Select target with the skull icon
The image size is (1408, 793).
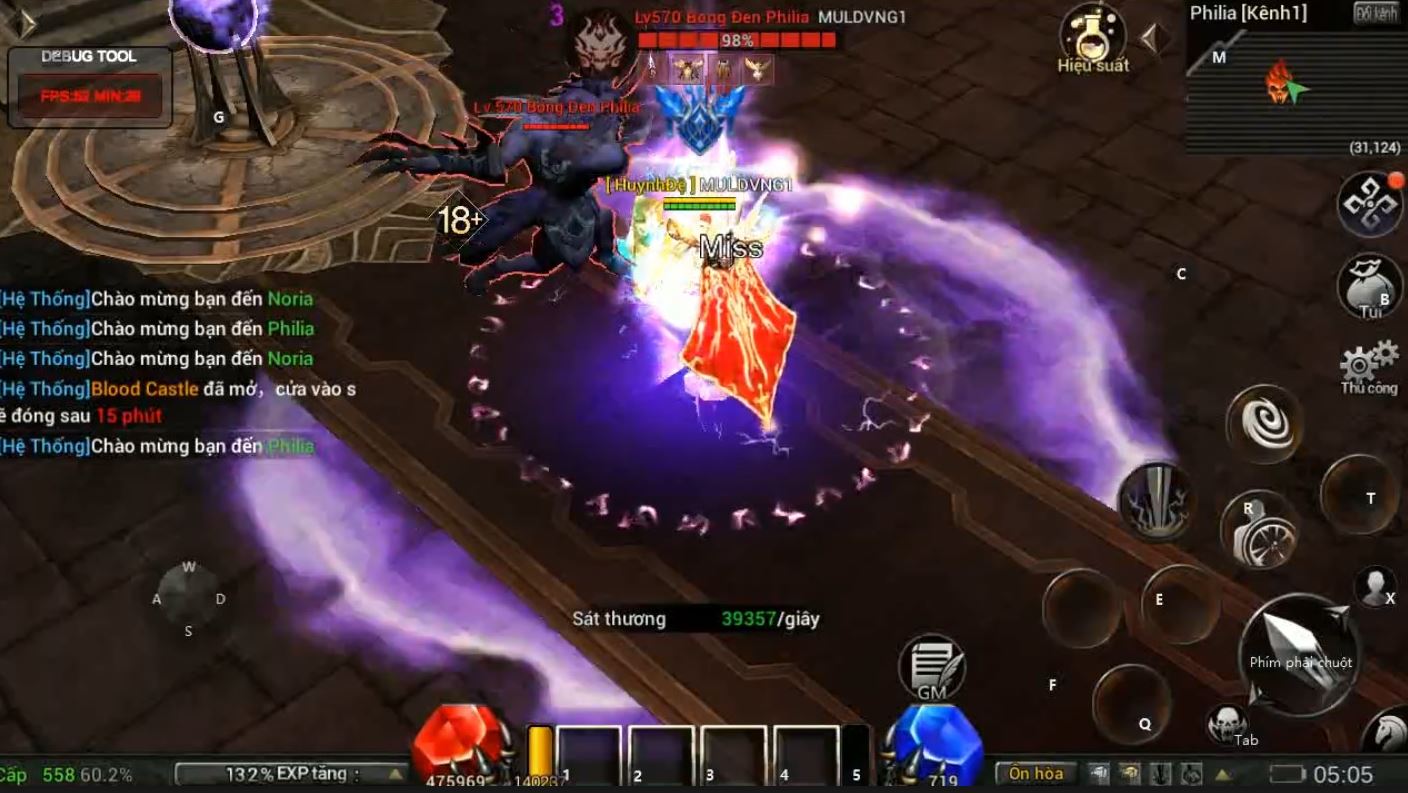pos(1225,723)
